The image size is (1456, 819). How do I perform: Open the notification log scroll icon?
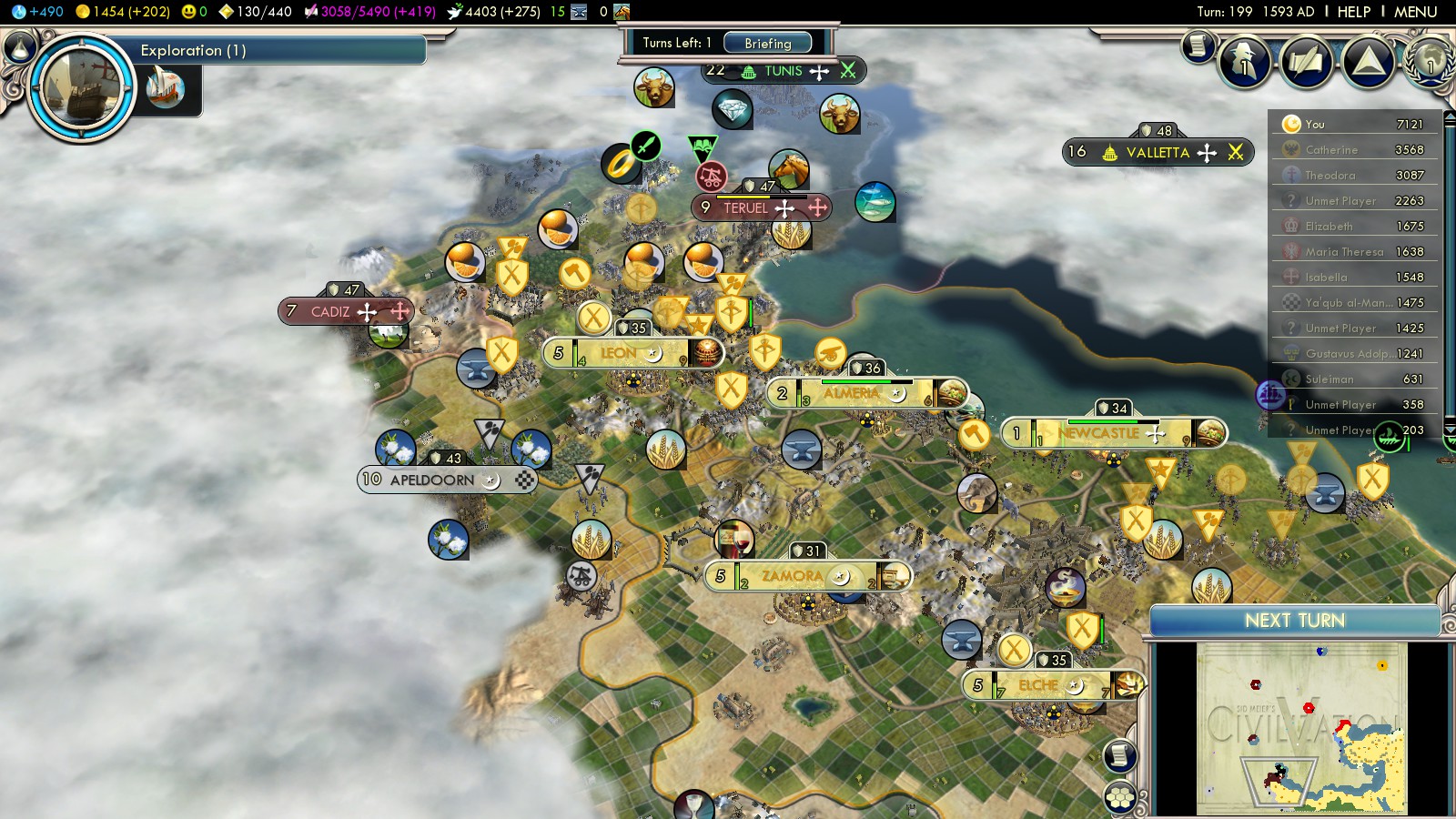point(1198,45)
